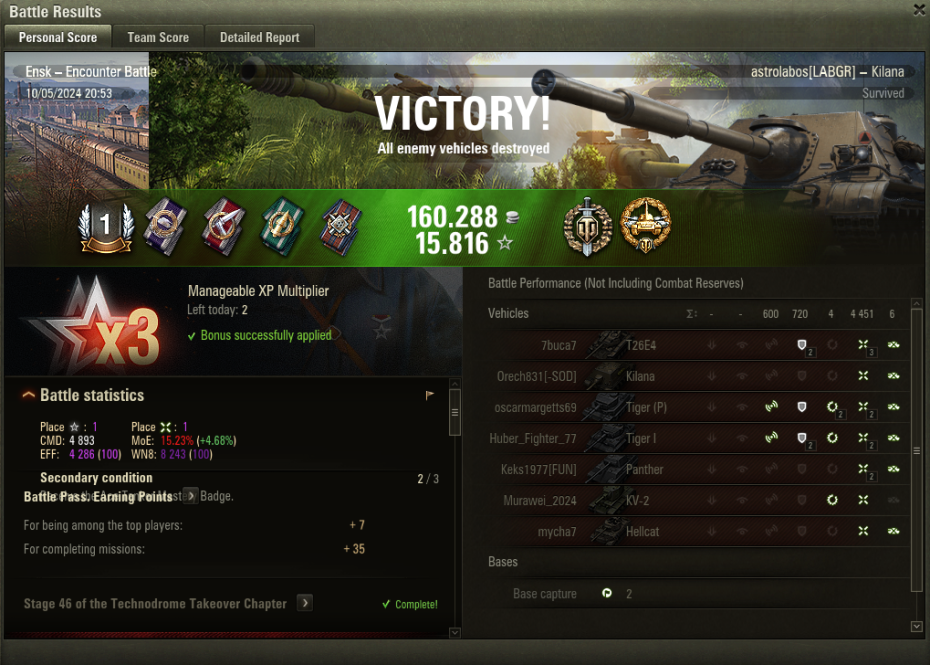Select the 7buca7 T26E4 row
The height and width of the screenshot is (665, 930).
point(700,345)
